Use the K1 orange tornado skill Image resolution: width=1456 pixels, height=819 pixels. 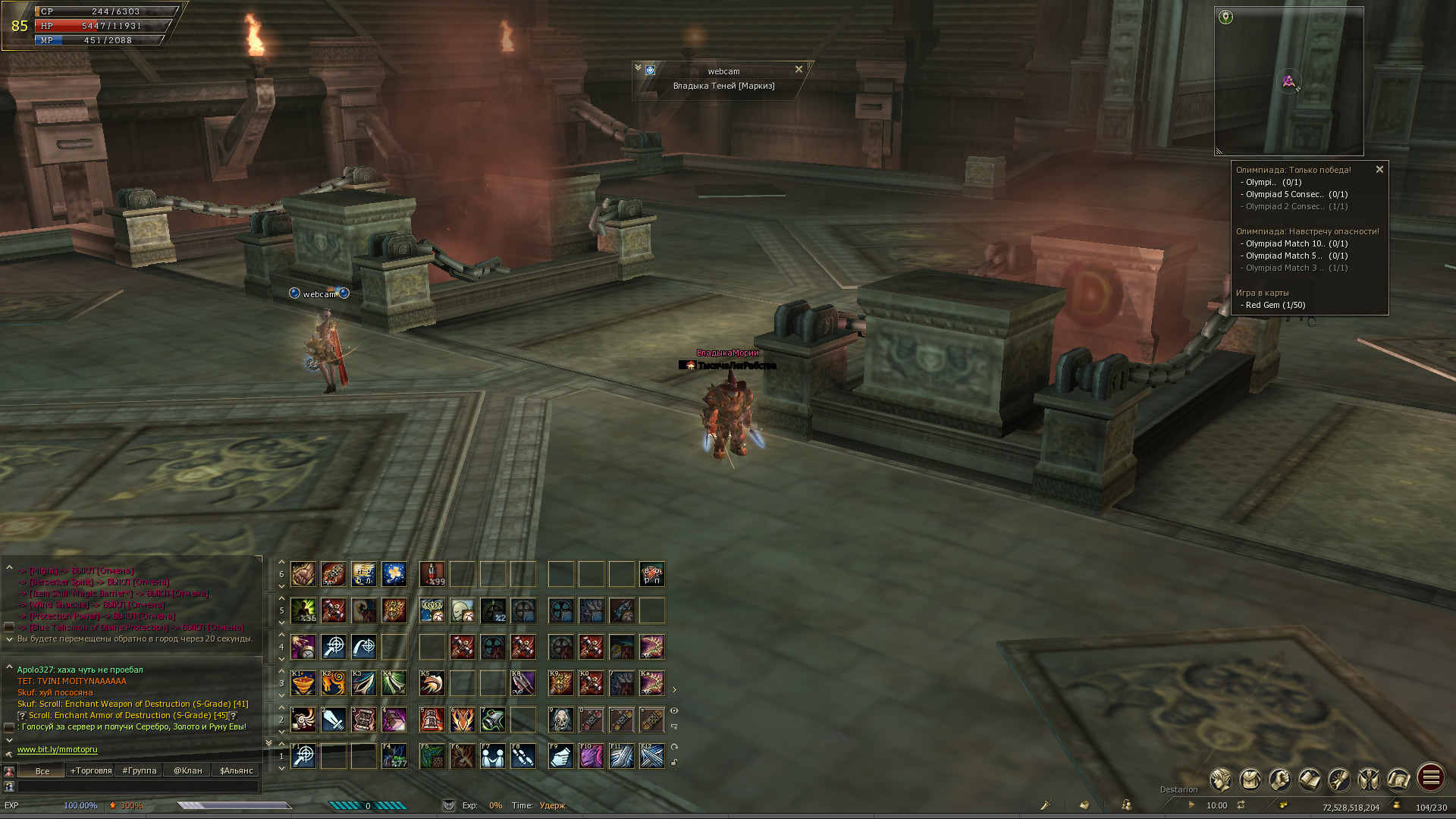[303, 683]
